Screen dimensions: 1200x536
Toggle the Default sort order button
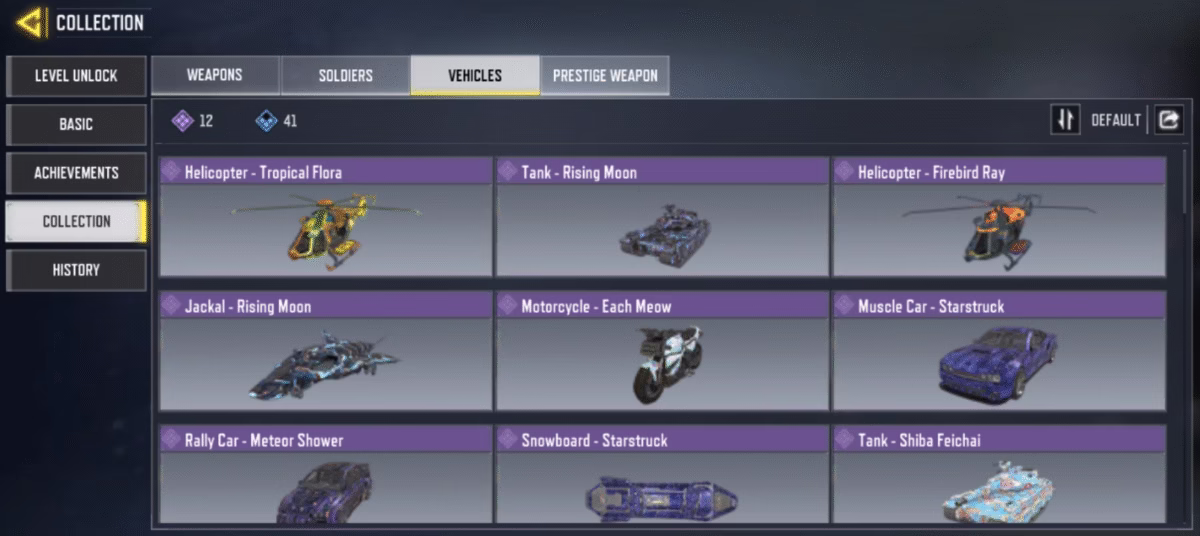(x=1065, y=120)
